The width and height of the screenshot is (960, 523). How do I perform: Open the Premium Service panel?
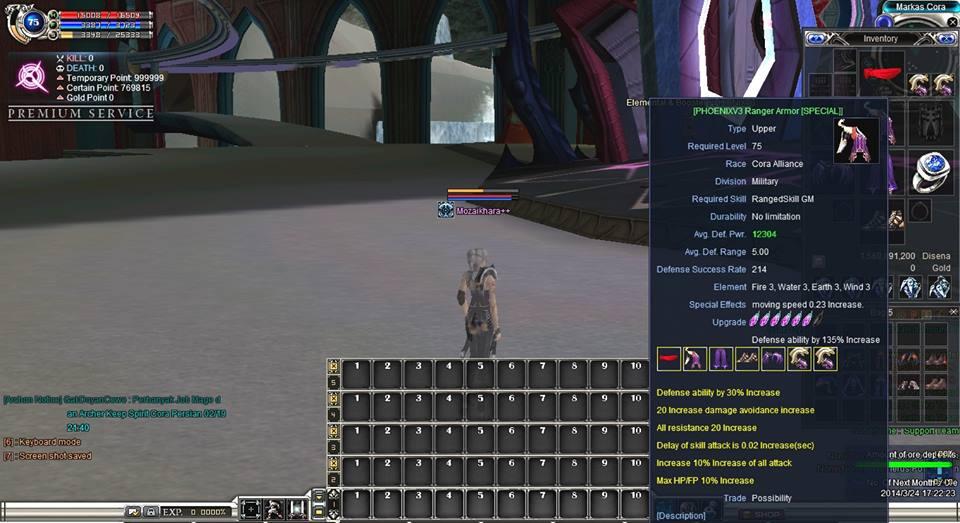point(81,114)
